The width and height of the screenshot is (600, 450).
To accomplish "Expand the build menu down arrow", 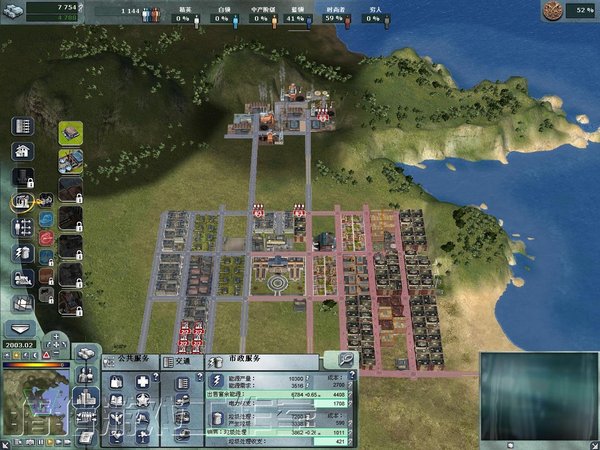I will click(x=22, y=328).
